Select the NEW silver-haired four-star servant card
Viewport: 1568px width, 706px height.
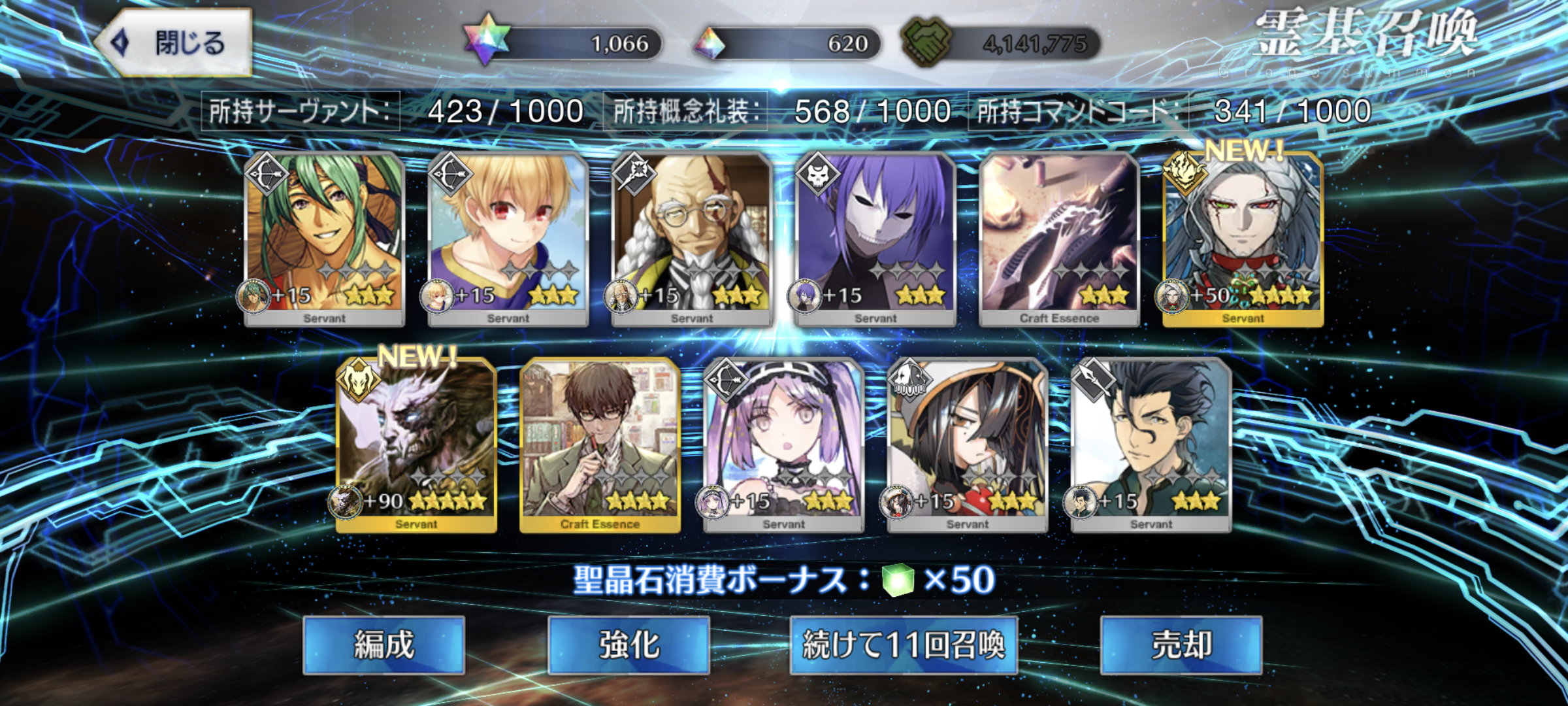[x=1243, y=239]
